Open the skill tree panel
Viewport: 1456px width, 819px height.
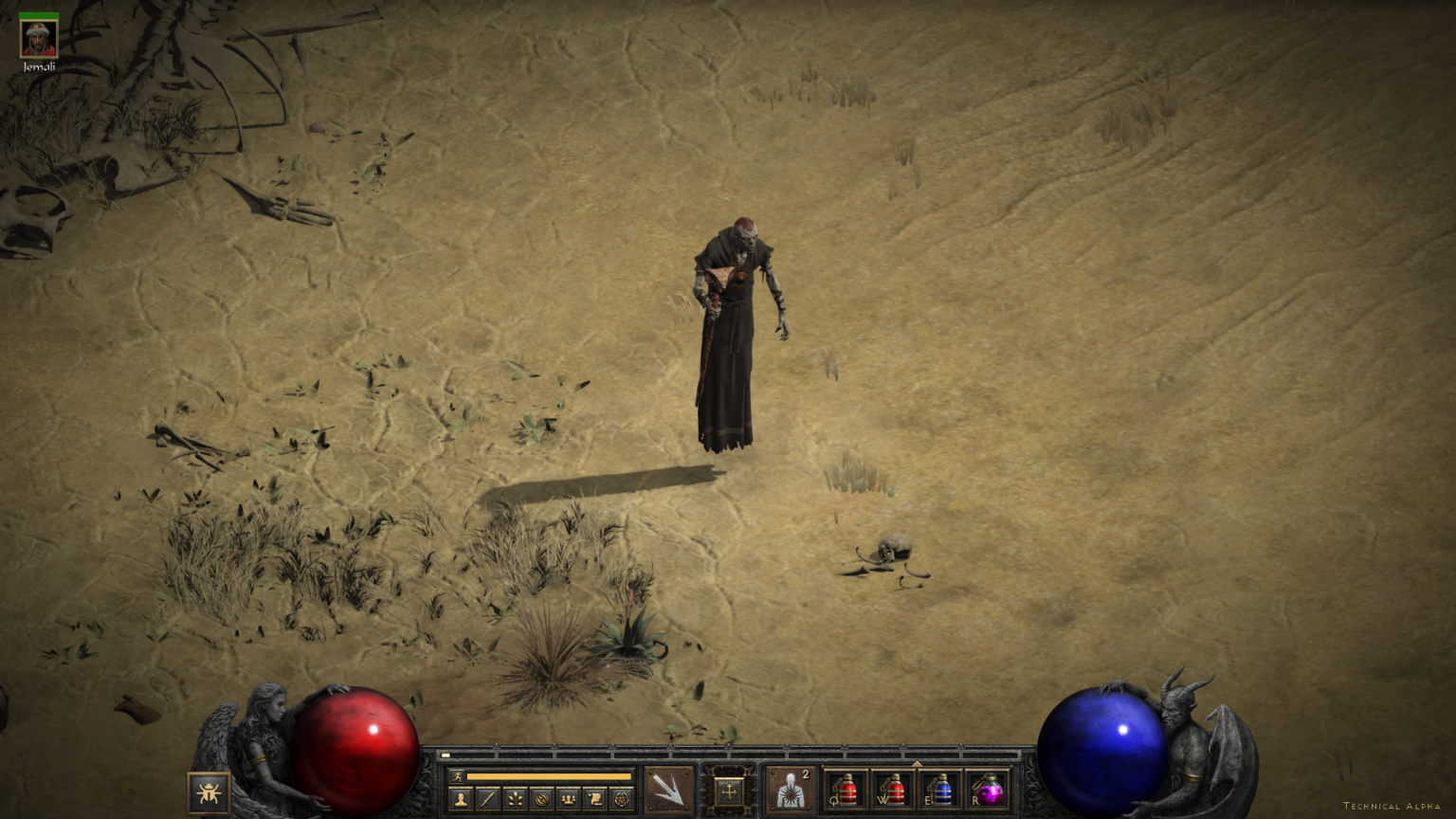[x=515, y=799]
